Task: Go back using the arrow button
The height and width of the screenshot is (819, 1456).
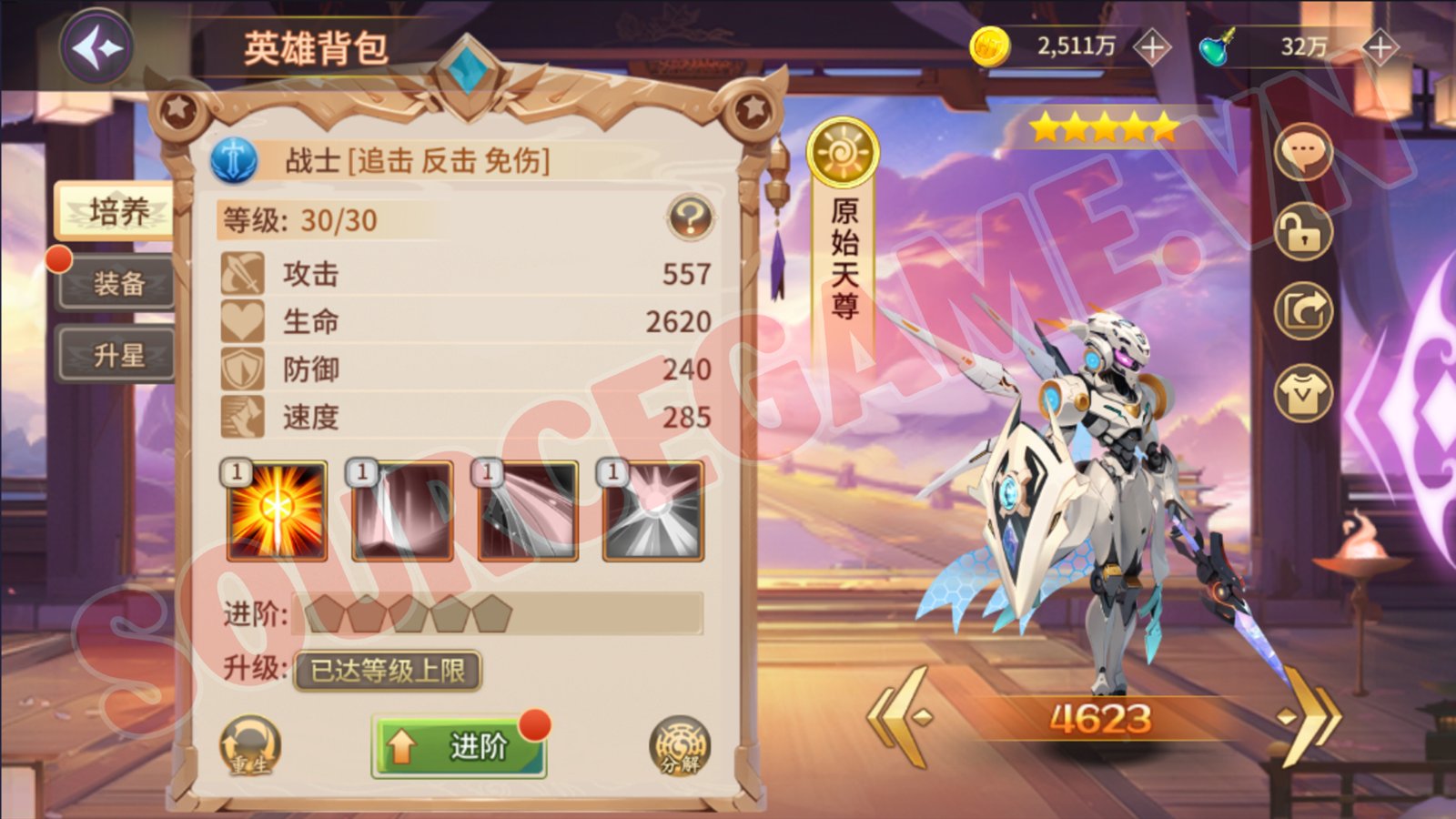Action: point(96,47)
